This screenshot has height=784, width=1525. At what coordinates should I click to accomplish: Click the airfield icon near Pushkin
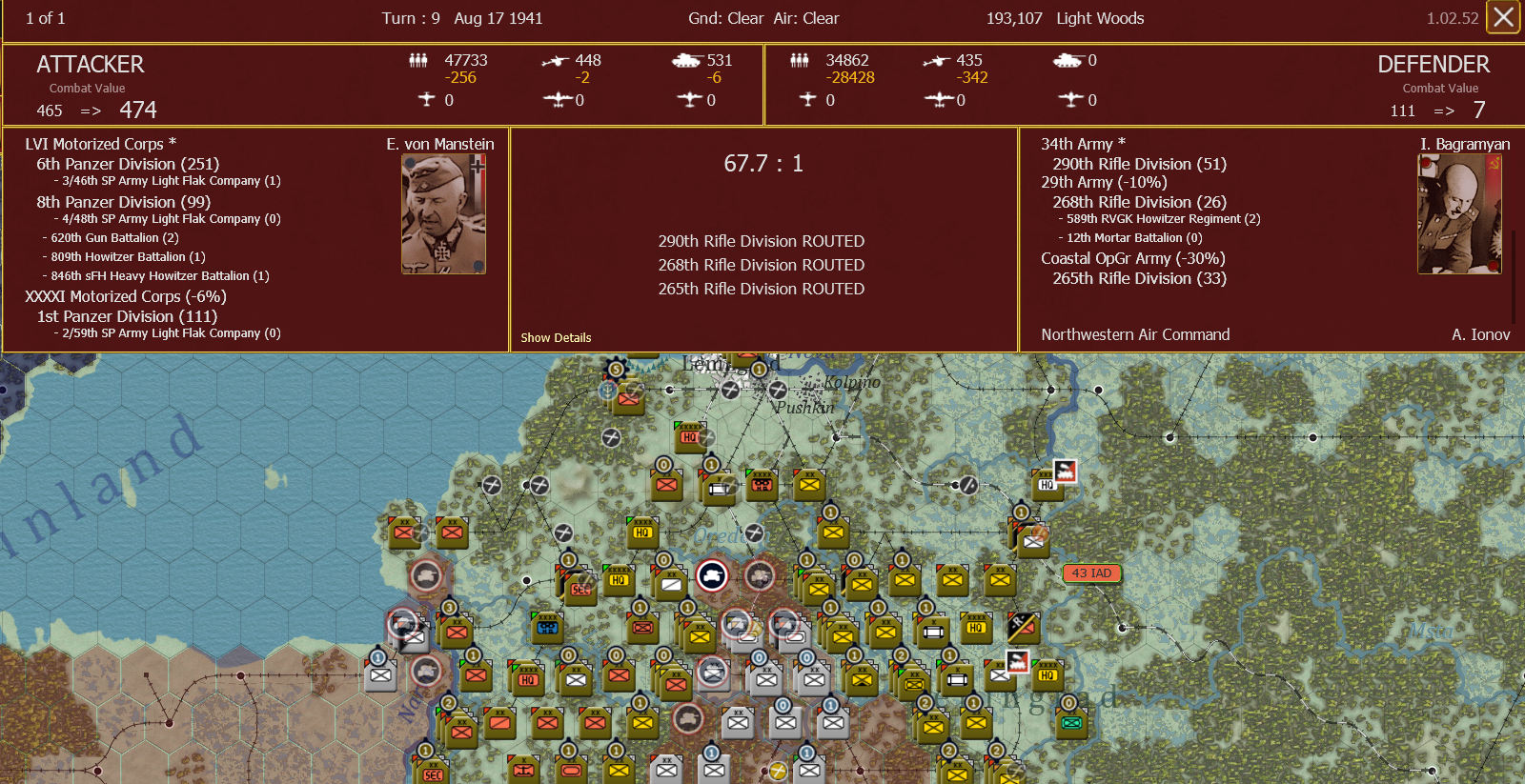tap(779, 391)
